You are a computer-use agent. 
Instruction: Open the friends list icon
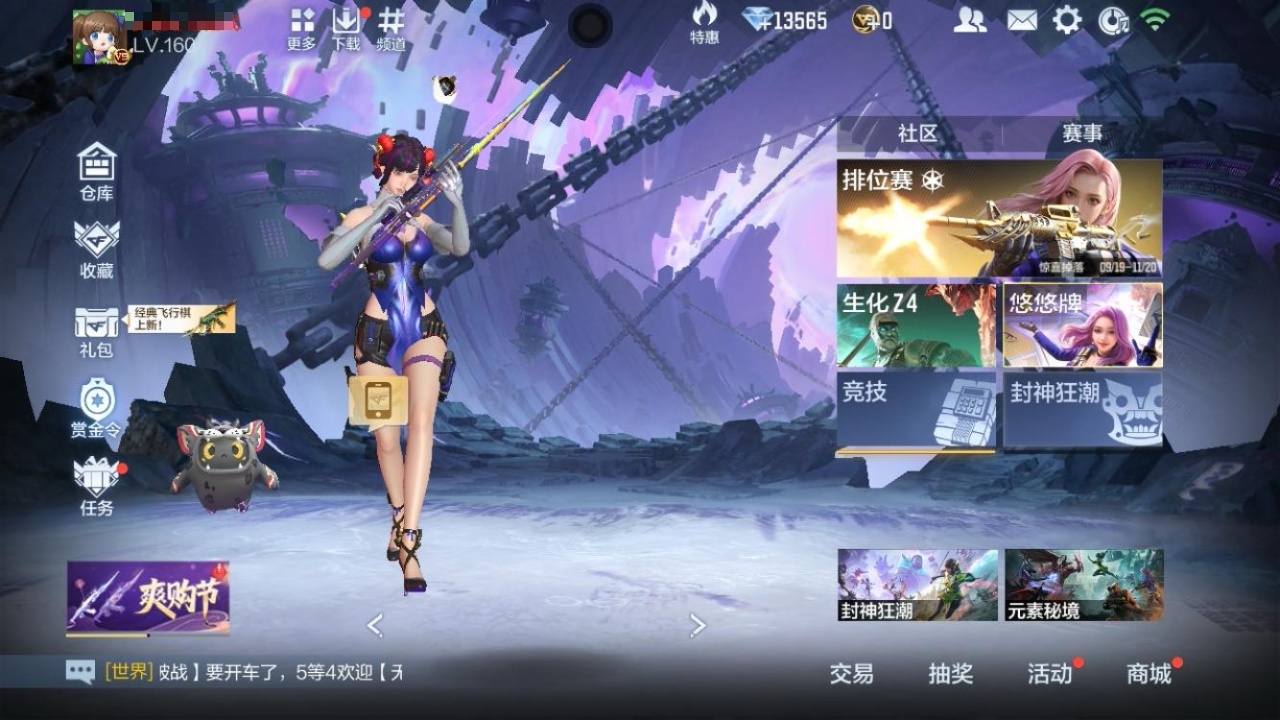(969, 20)
